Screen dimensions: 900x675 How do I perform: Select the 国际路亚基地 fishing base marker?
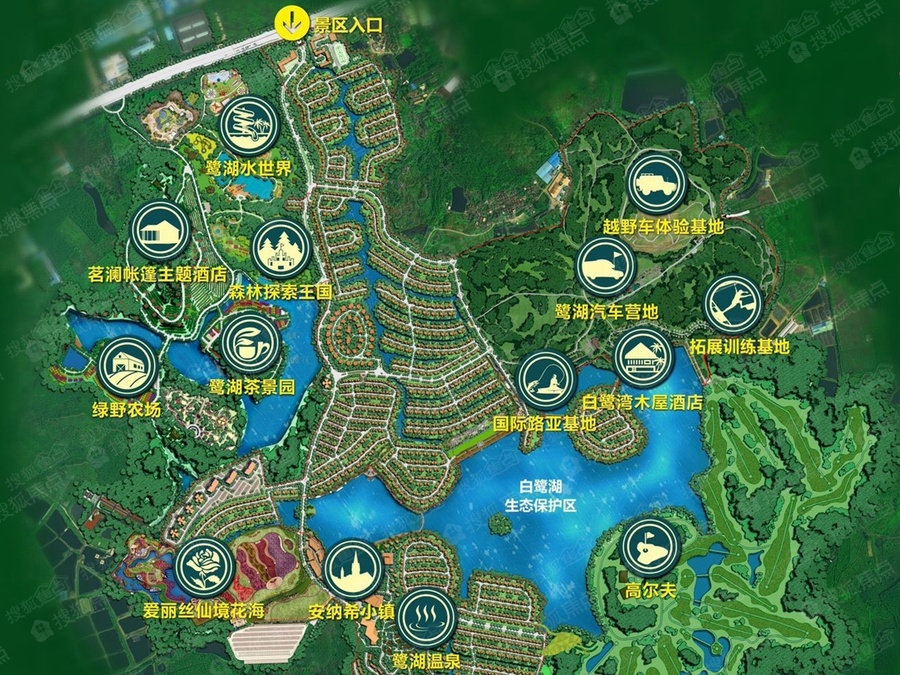point(547,382)
